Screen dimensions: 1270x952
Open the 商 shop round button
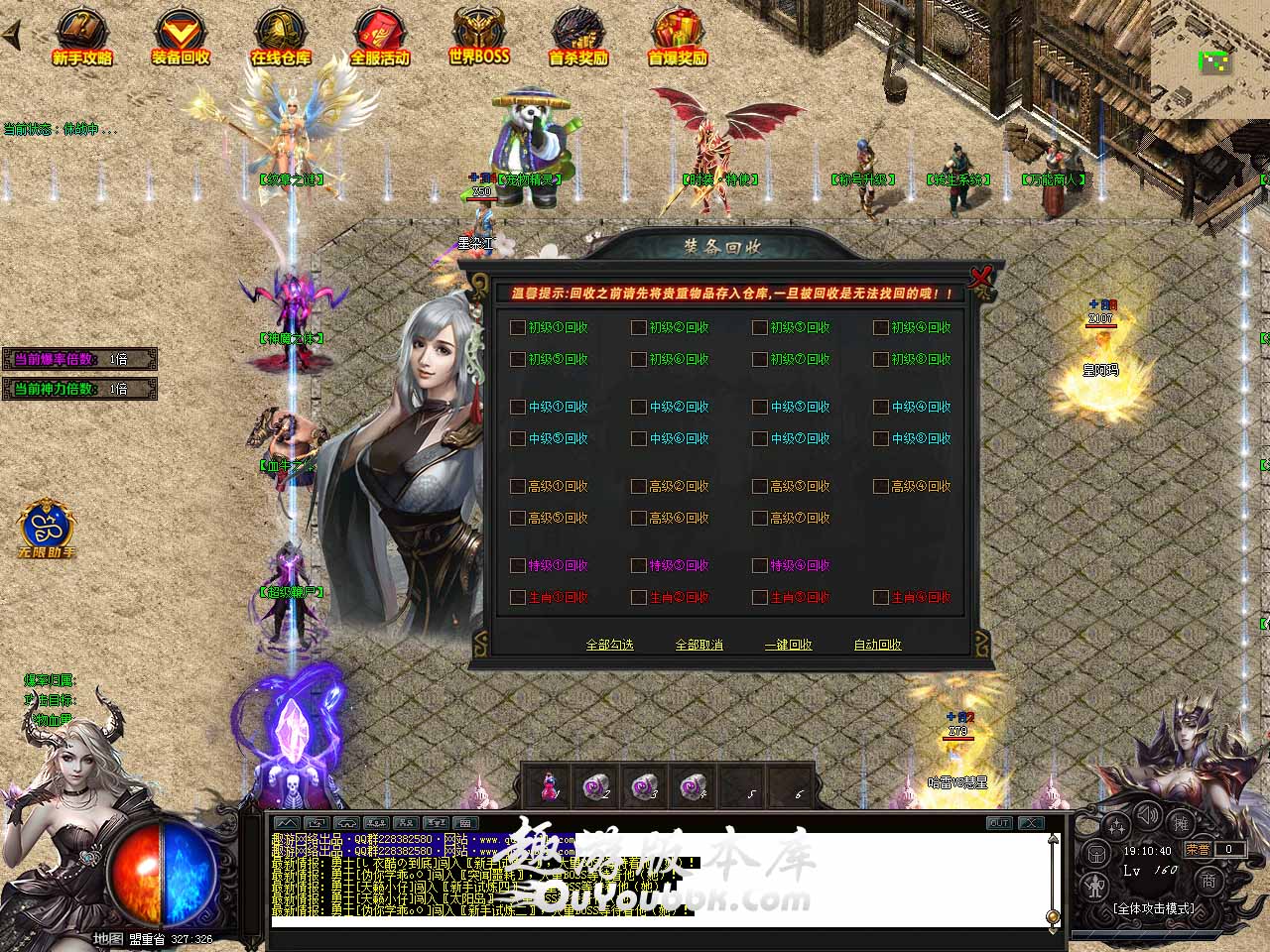click(1209, 880)
